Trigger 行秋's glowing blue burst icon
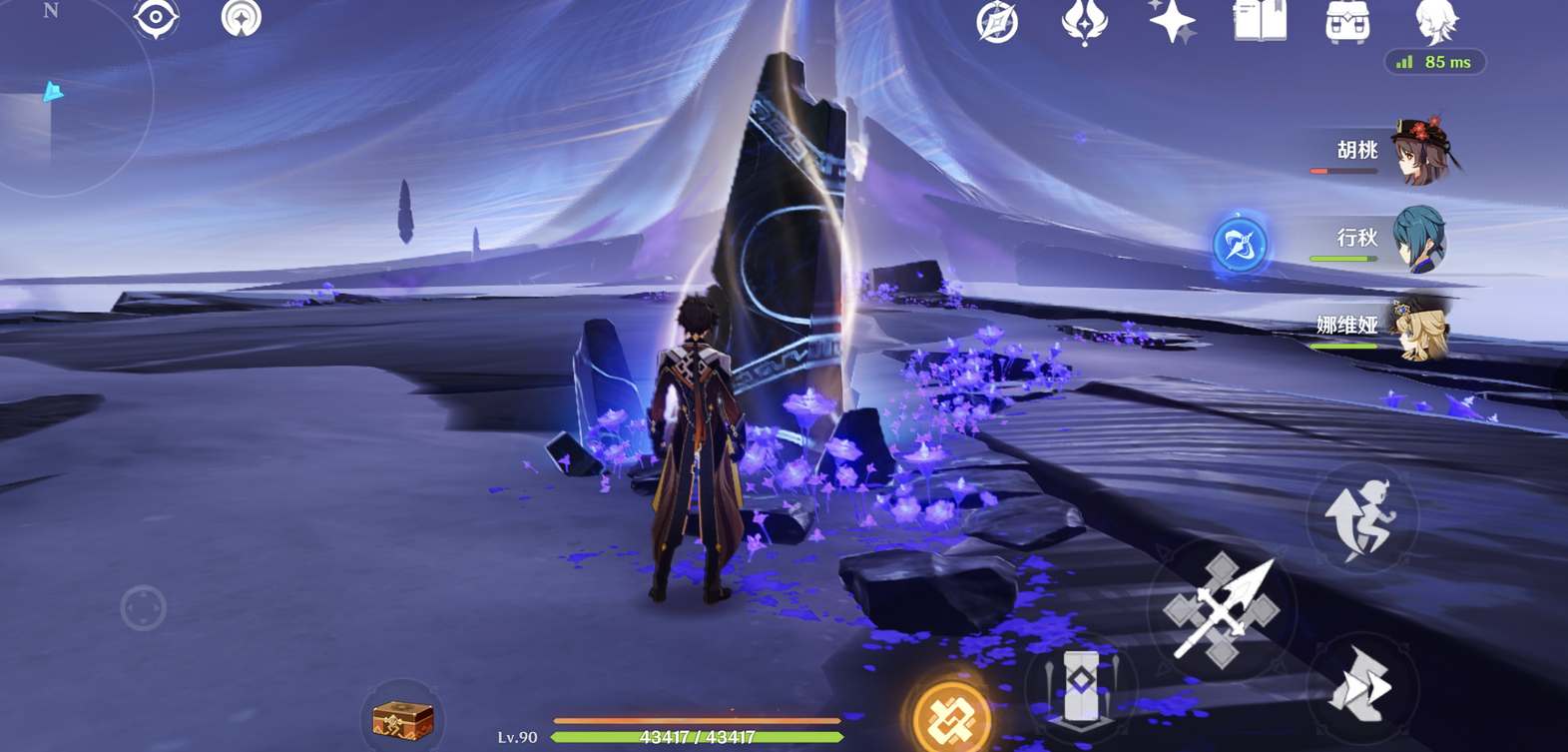 tap(1240, 245)
